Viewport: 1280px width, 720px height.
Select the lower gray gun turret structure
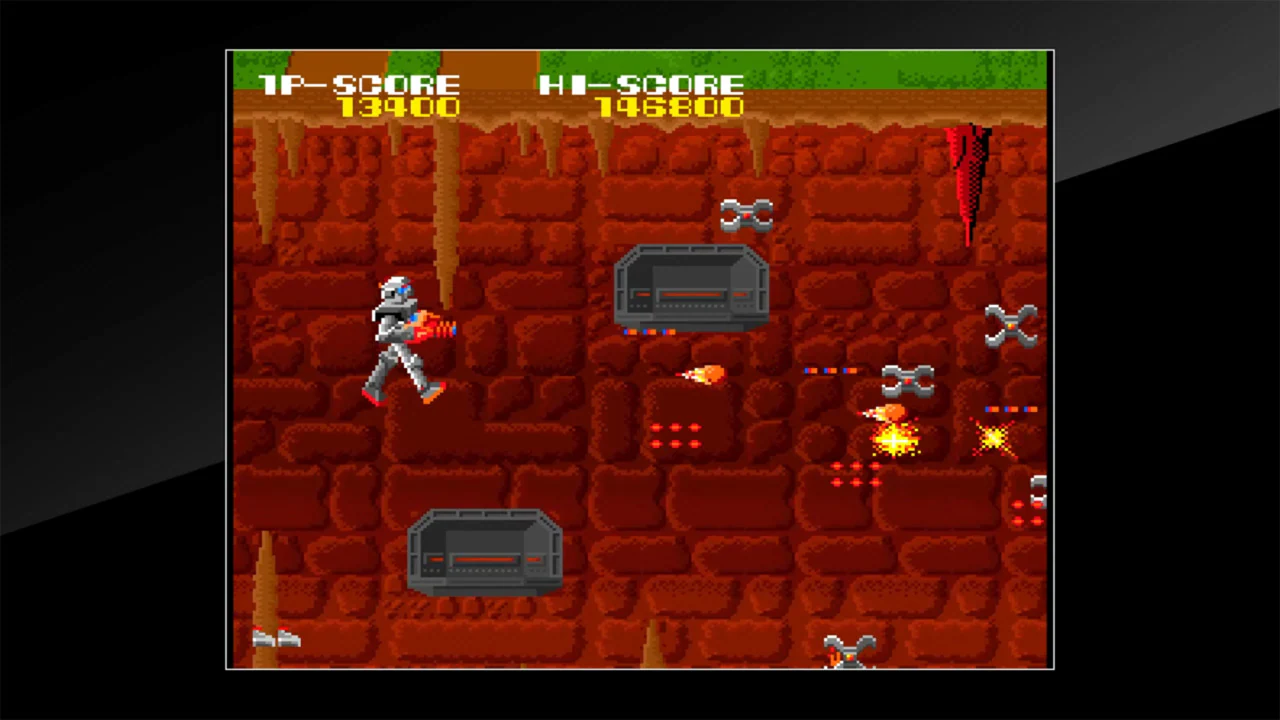[x=487, y=553]
